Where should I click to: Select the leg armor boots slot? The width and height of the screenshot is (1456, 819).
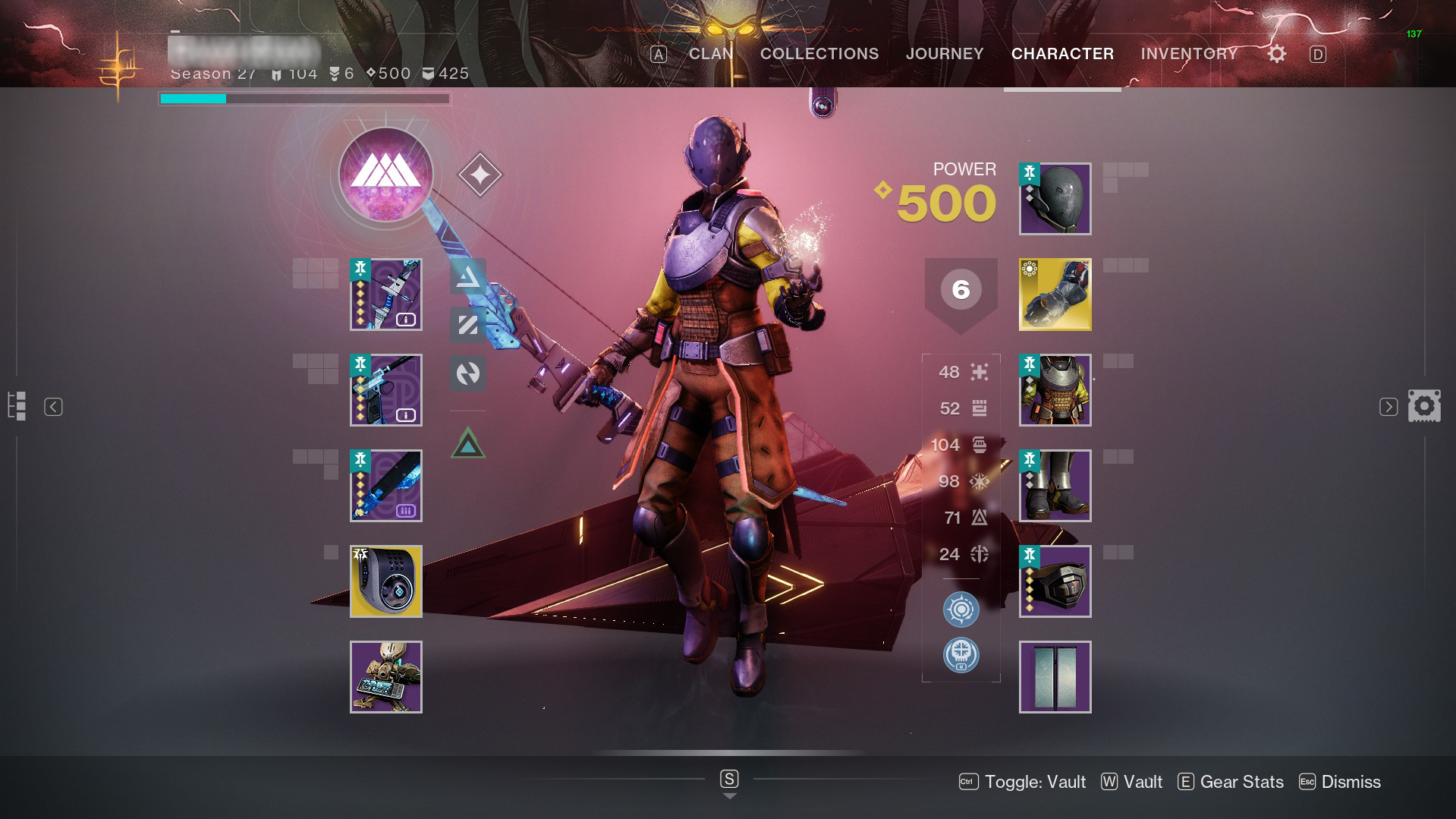click(x=1055, y=486)
